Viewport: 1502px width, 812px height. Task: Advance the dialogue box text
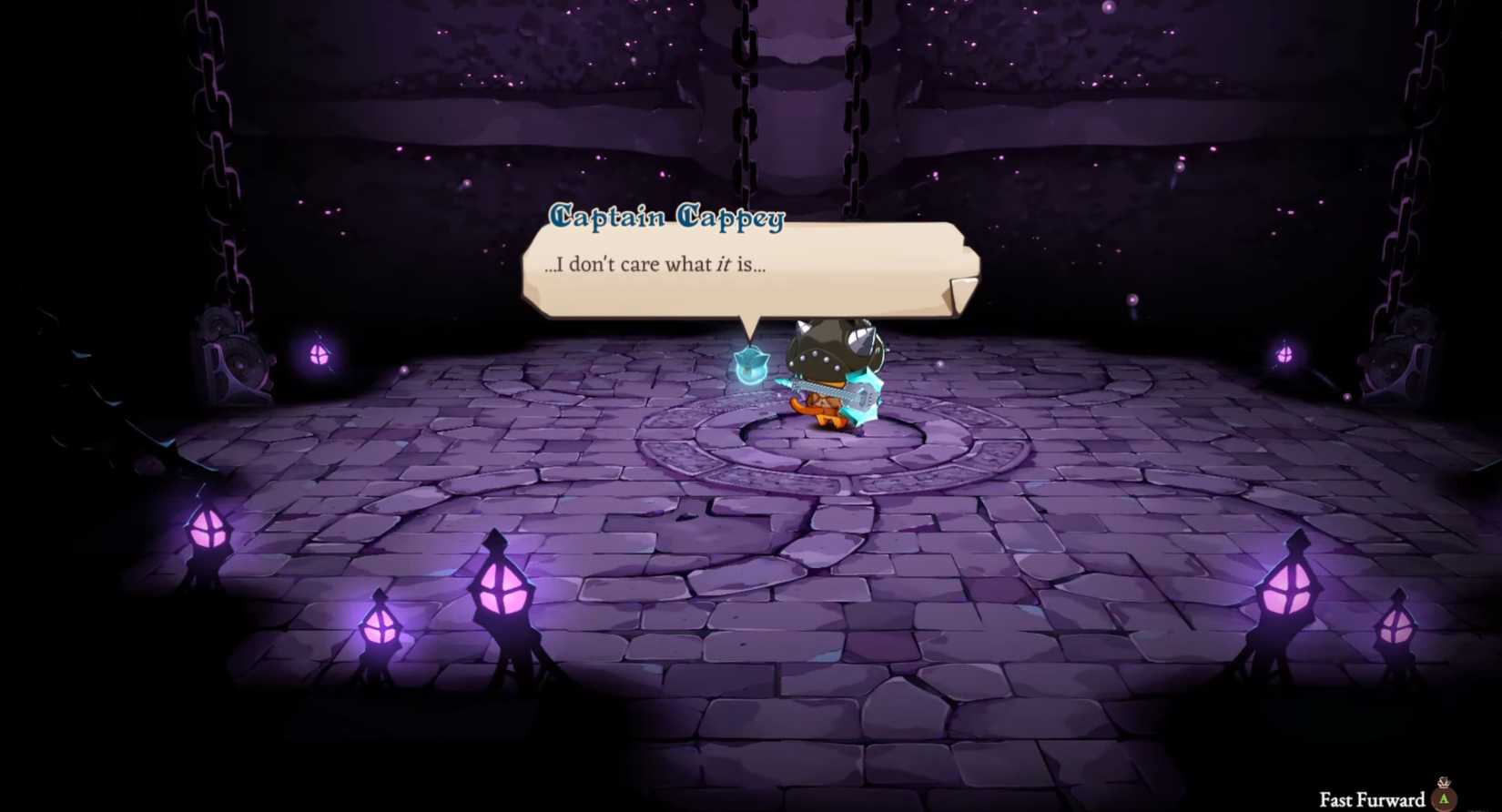click(x=746, y=267)
